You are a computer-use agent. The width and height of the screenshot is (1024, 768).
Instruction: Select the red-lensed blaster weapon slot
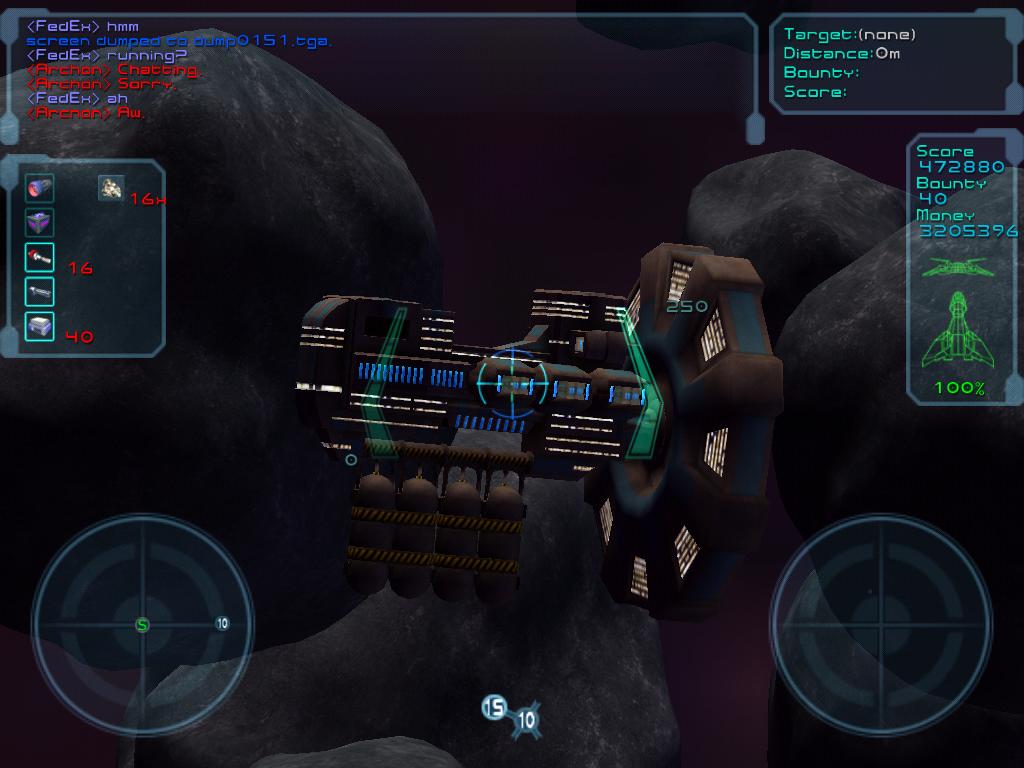pos(39,188)
